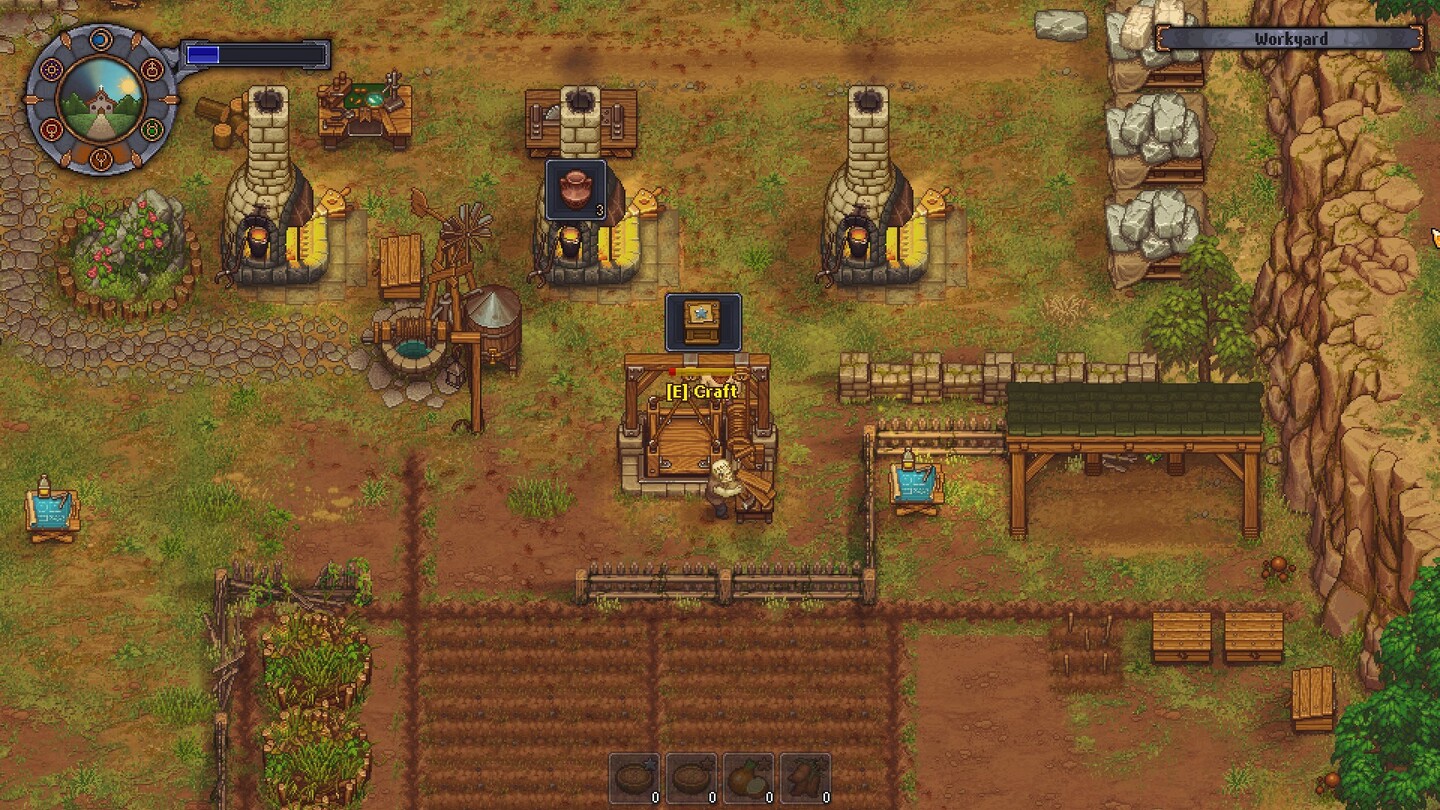The height and width of the screenshot is (810, 1440).
Task: Click the purple day symbol on the clock wheel
Action: tap(51, 70)
